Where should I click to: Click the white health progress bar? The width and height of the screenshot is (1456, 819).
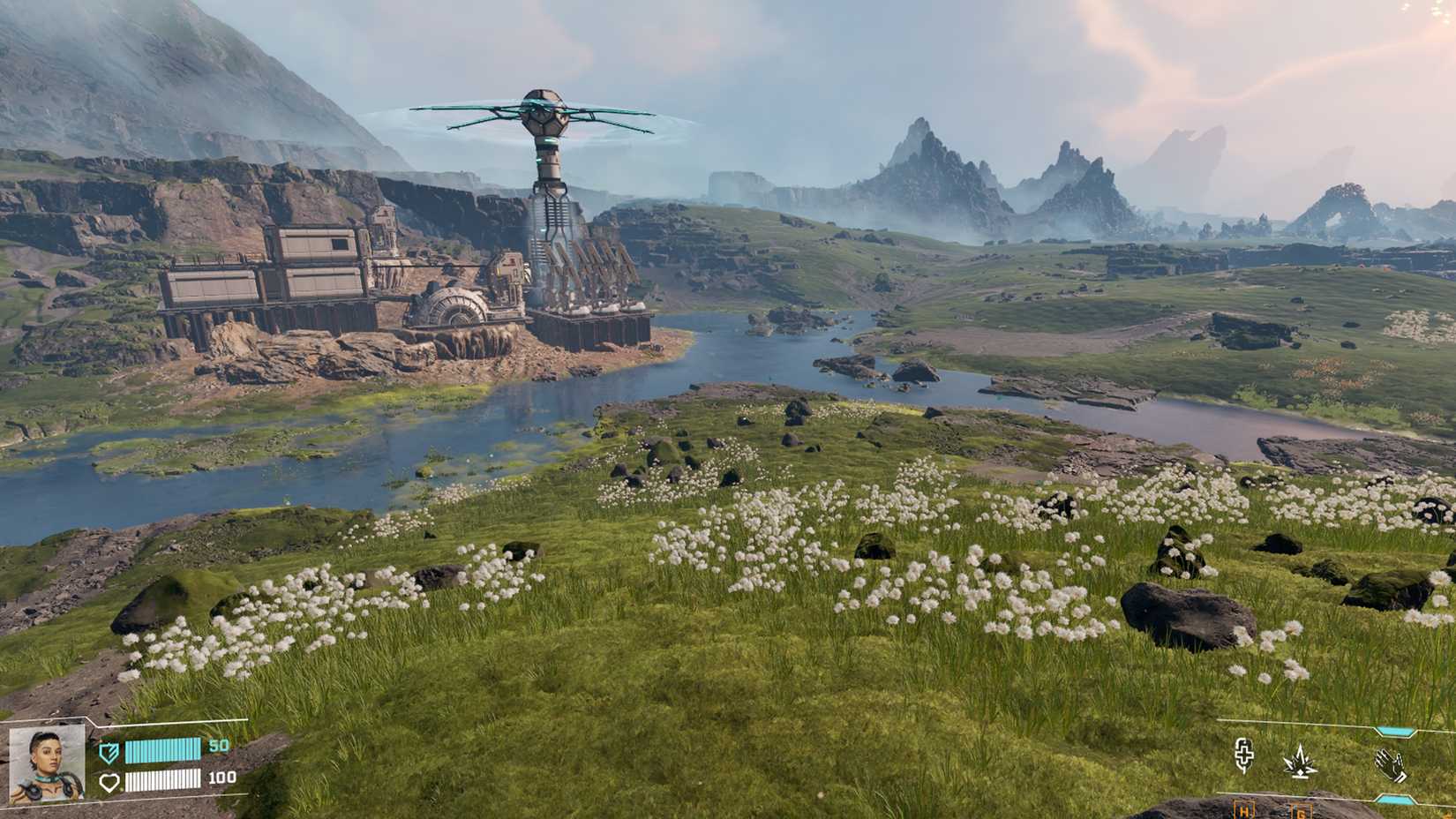162,782
